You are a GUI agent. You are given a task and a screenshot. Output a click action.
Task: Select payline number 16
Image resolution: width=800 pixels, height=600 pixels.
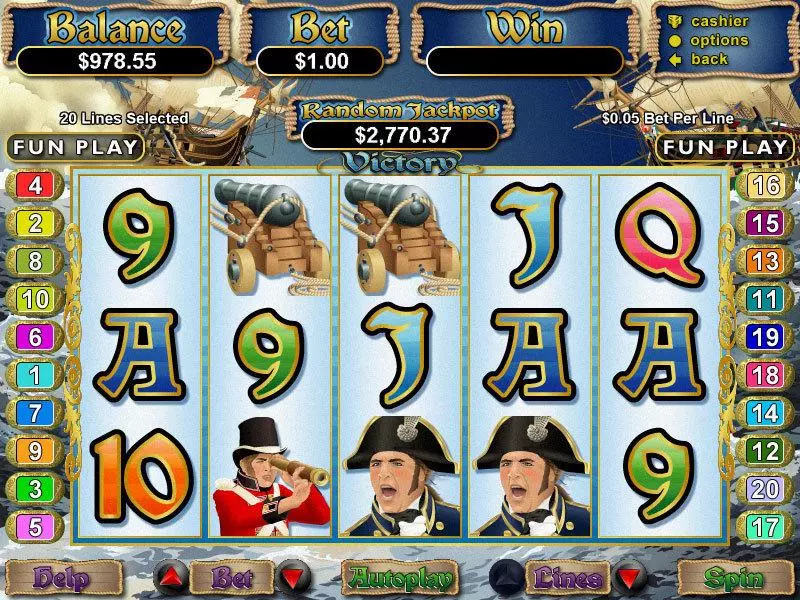click(765, 186)
